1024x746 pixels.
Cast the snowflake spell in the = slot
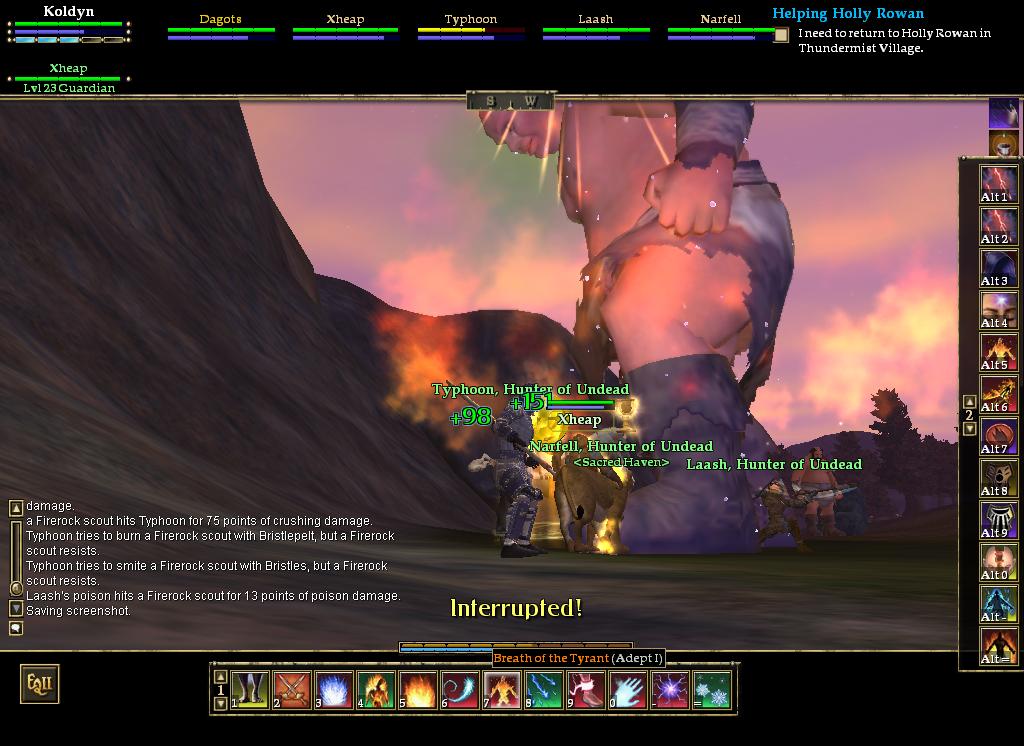point(712,690)
